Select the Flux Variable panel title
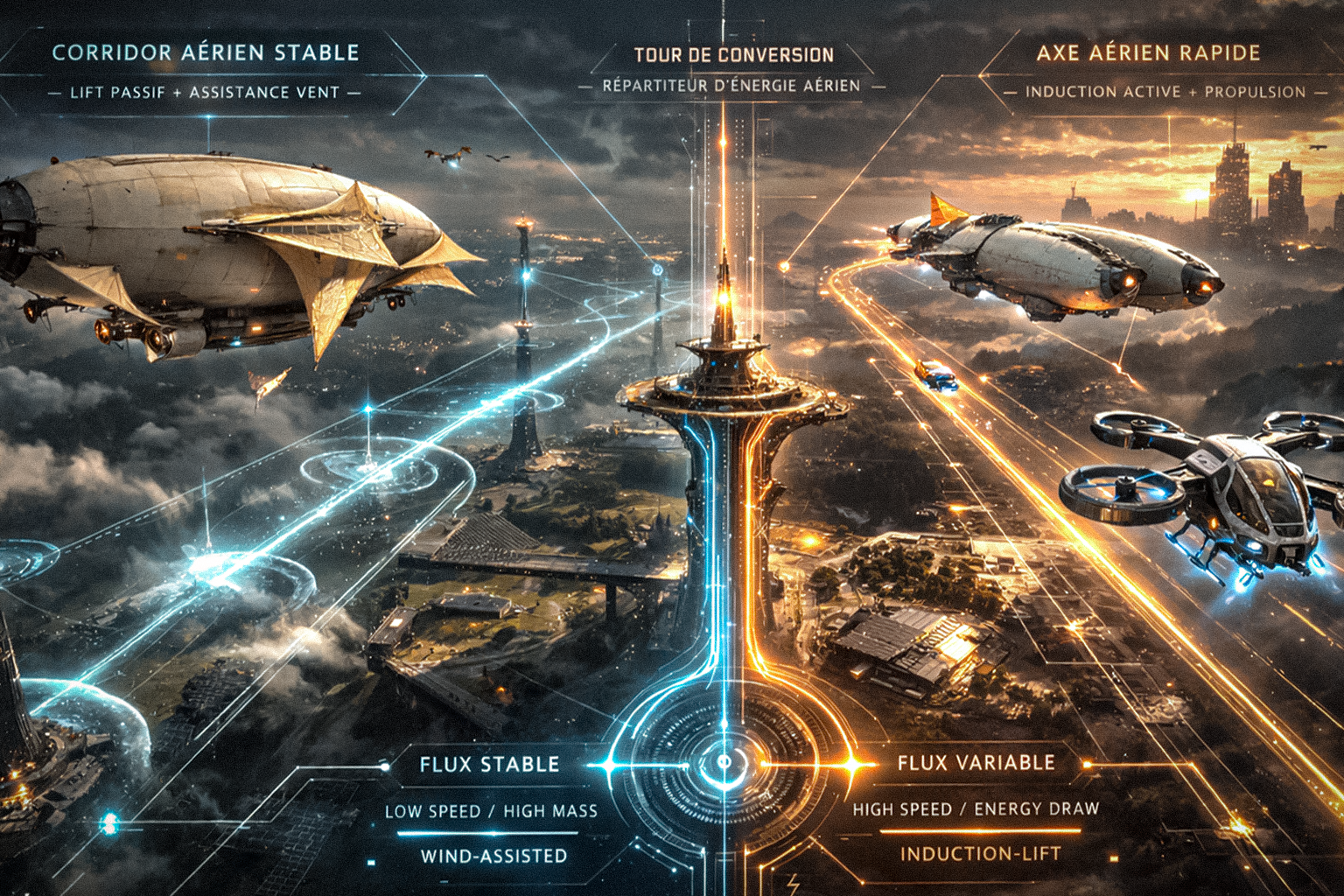This screenshot has height=896, width=1344. [x=976, y=763]
